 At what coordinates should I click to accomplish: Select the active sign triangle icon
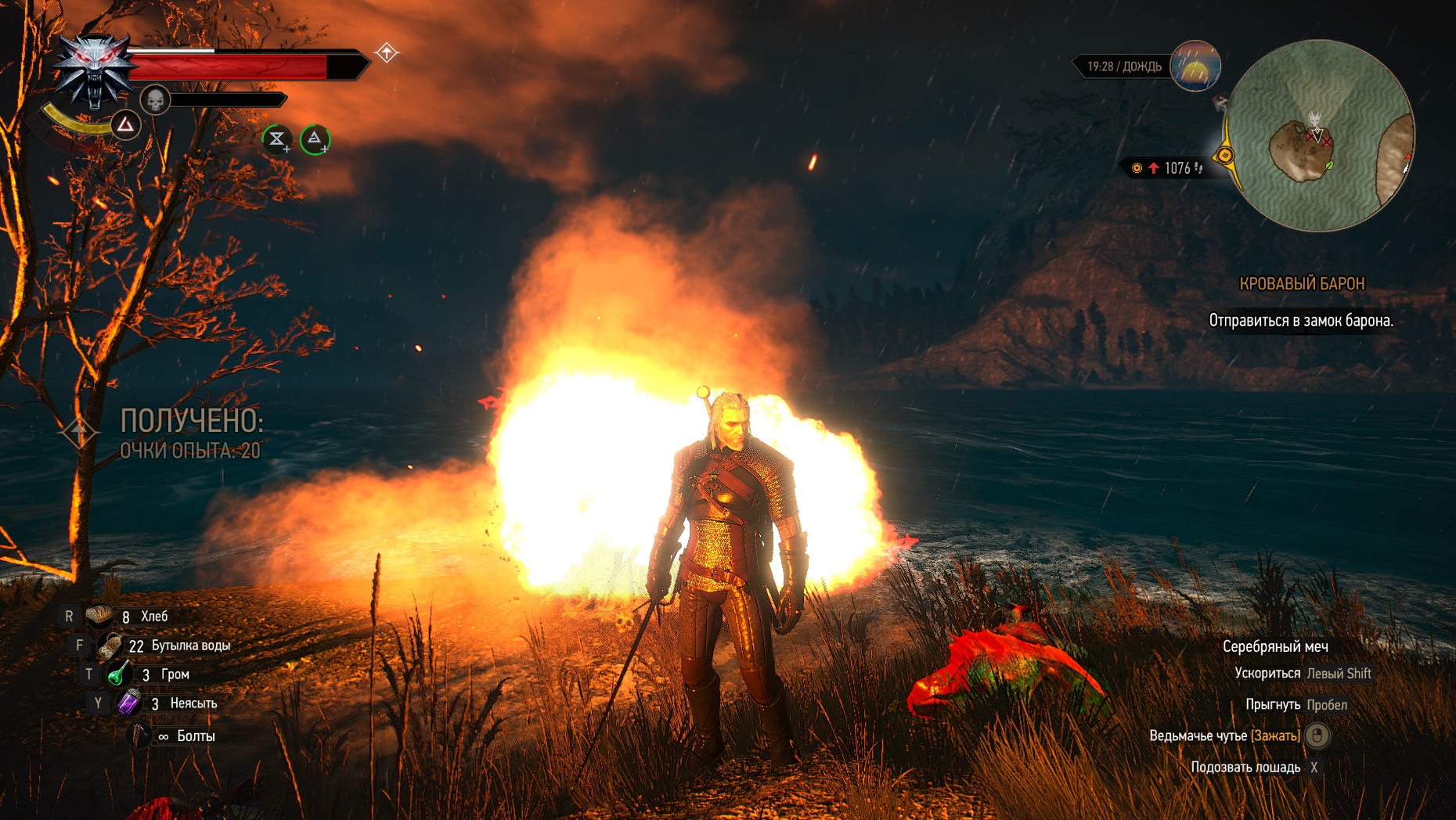[126, 125]
